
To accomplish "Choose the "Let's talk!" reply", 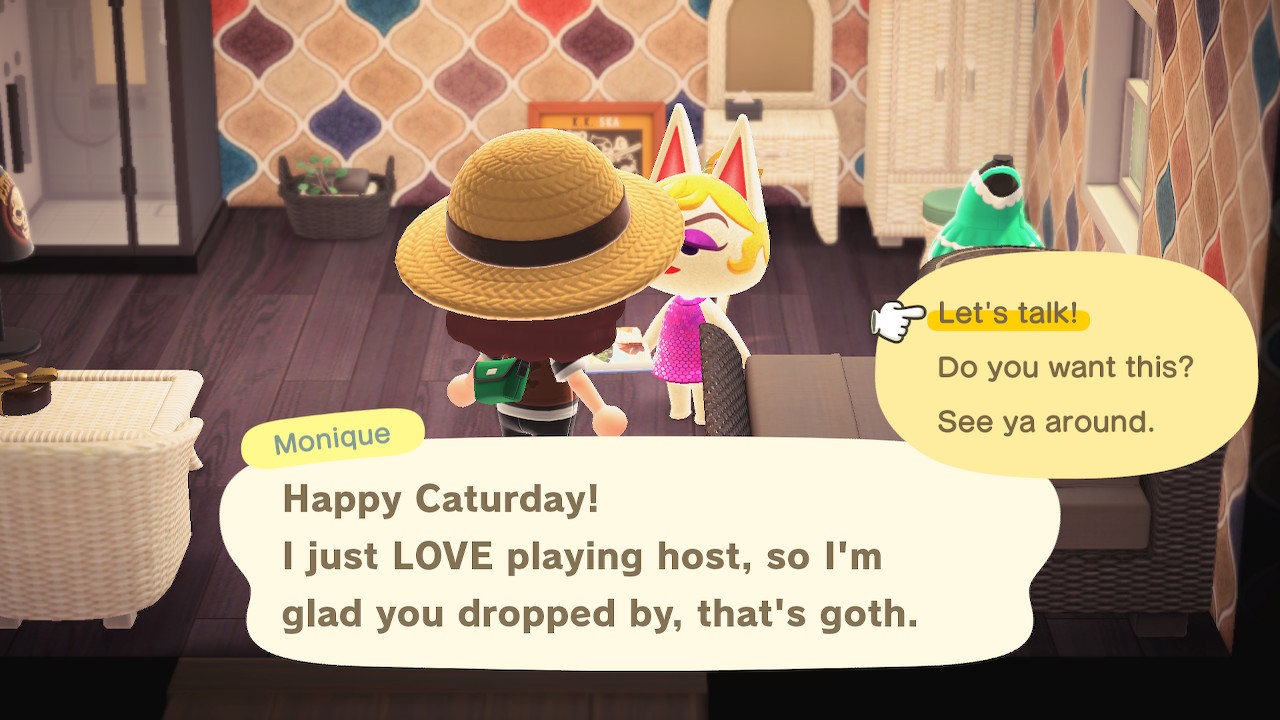I will 1008,315.
